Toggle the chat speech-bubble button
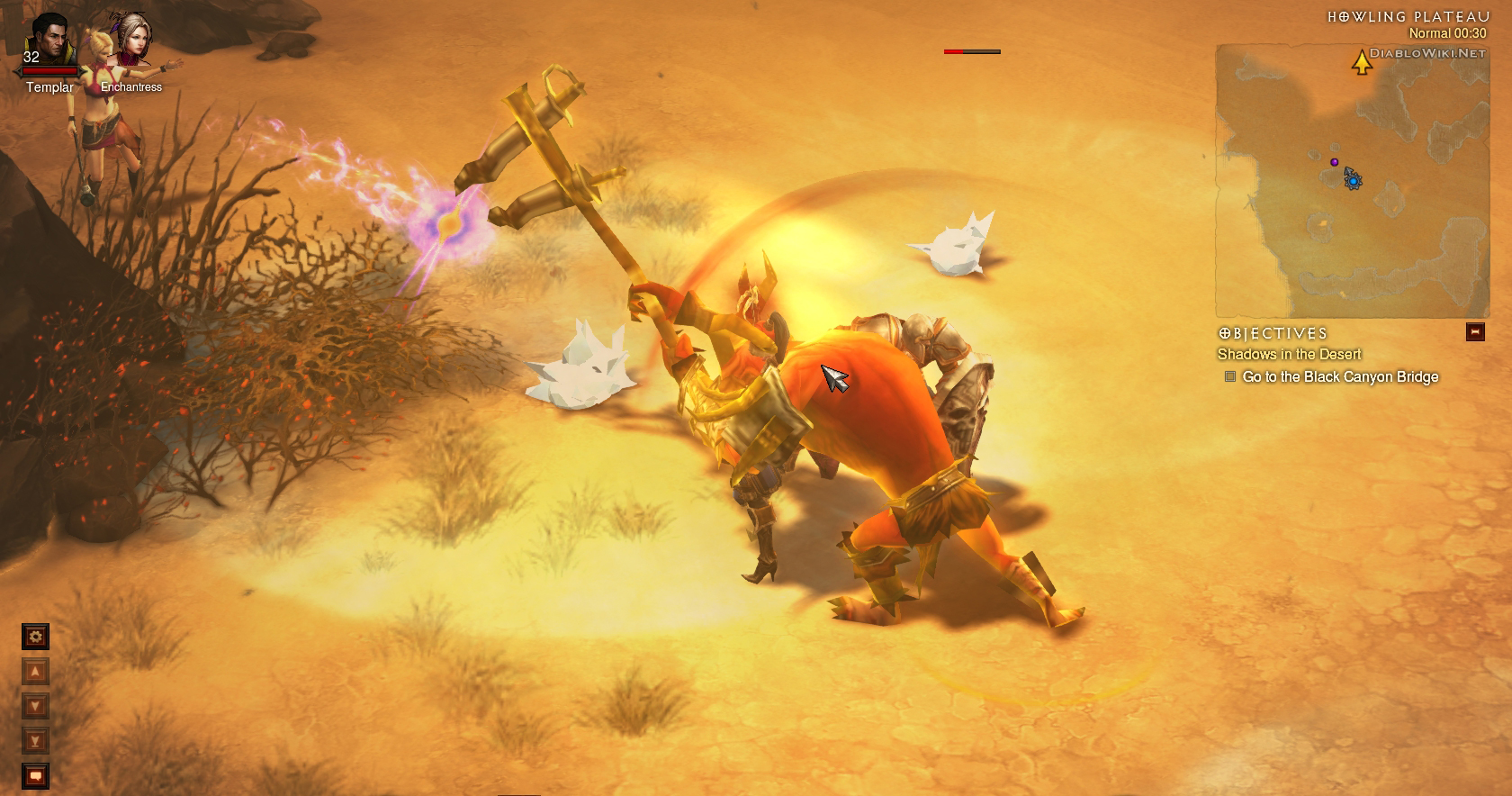Viewport: 1512px width, 796px height. (35, 775)
